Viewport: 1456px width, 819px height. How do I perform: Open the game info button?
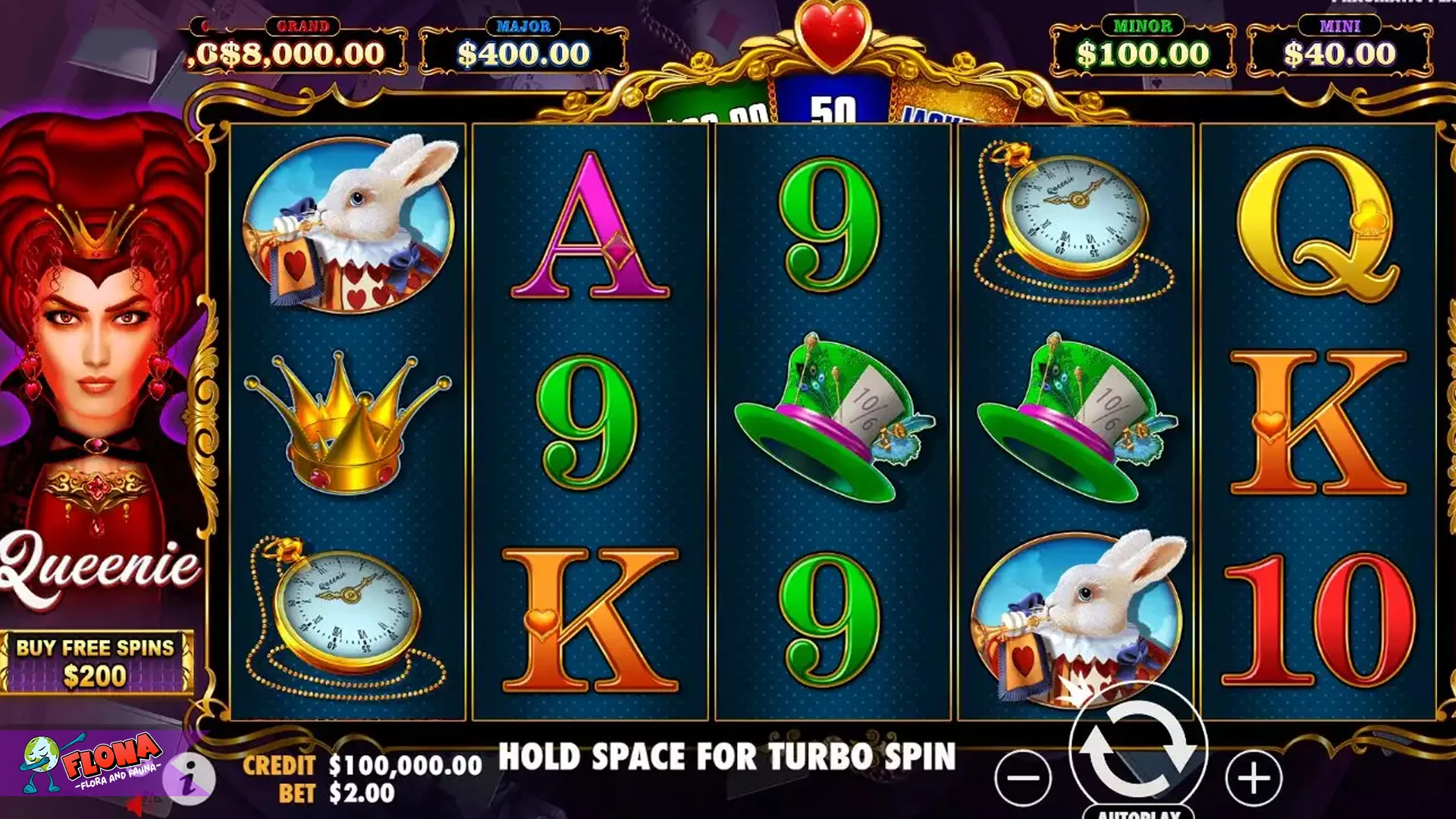(190, 777)
